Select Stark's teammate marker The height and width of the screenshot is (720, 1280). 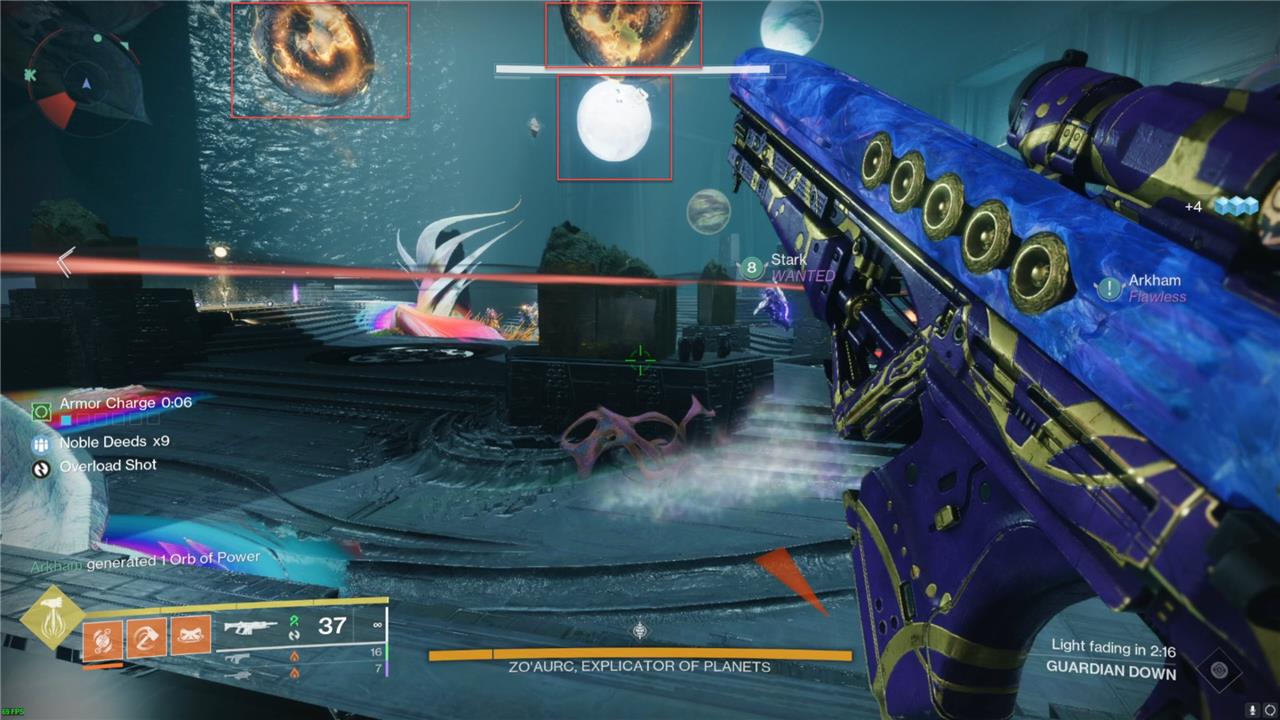click(752, 268)
